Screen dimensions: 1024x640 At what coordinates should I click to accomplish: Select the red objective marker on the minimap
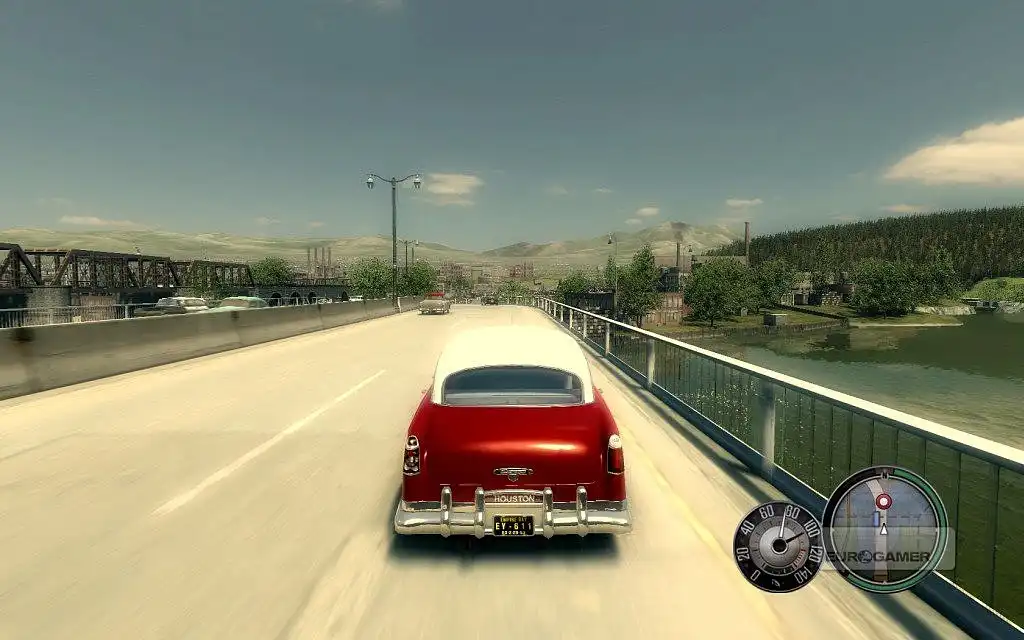pos(883,500)
